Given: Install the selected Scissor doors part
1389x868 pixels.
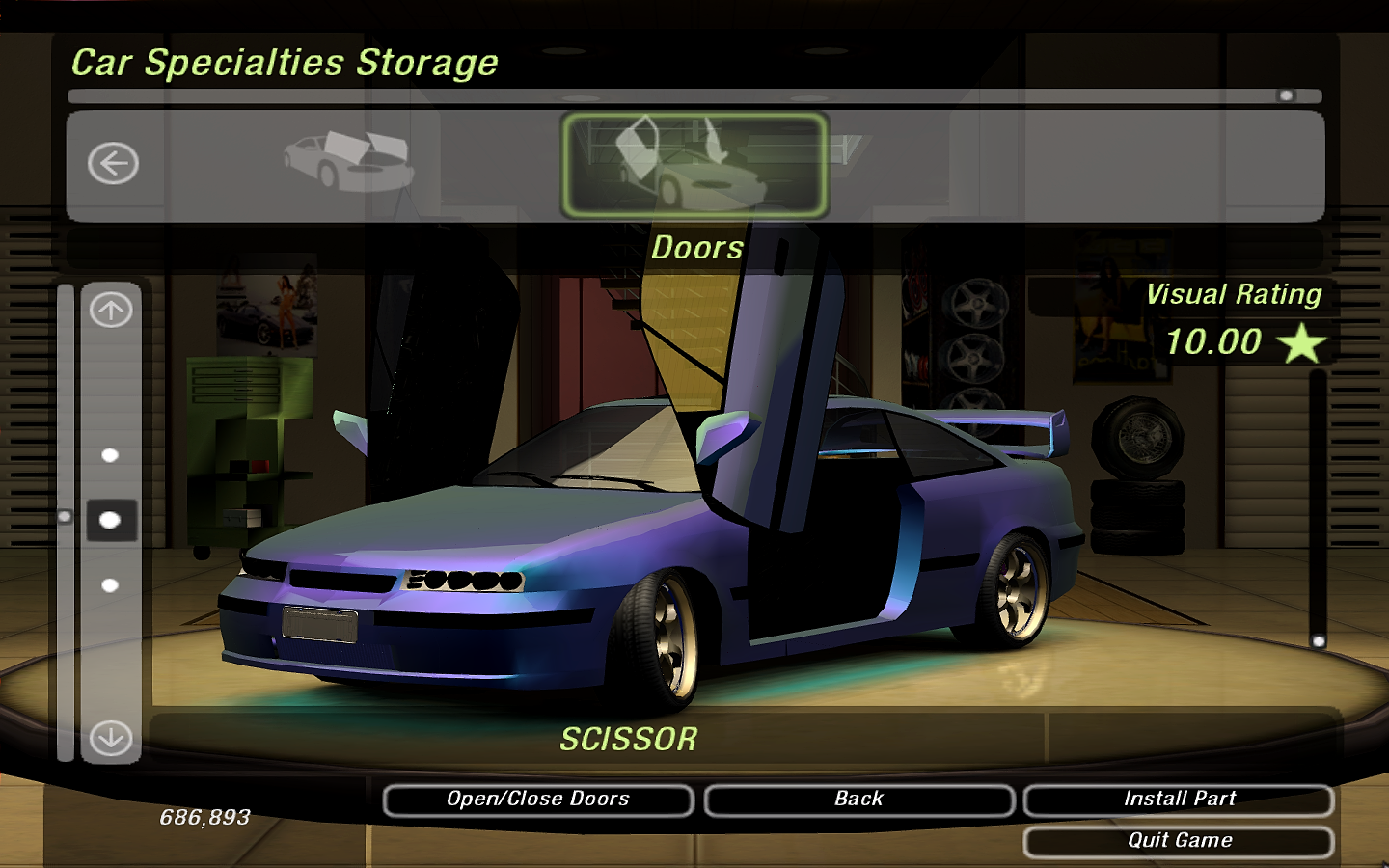Looking at the screenshot, I should 1179,800.
